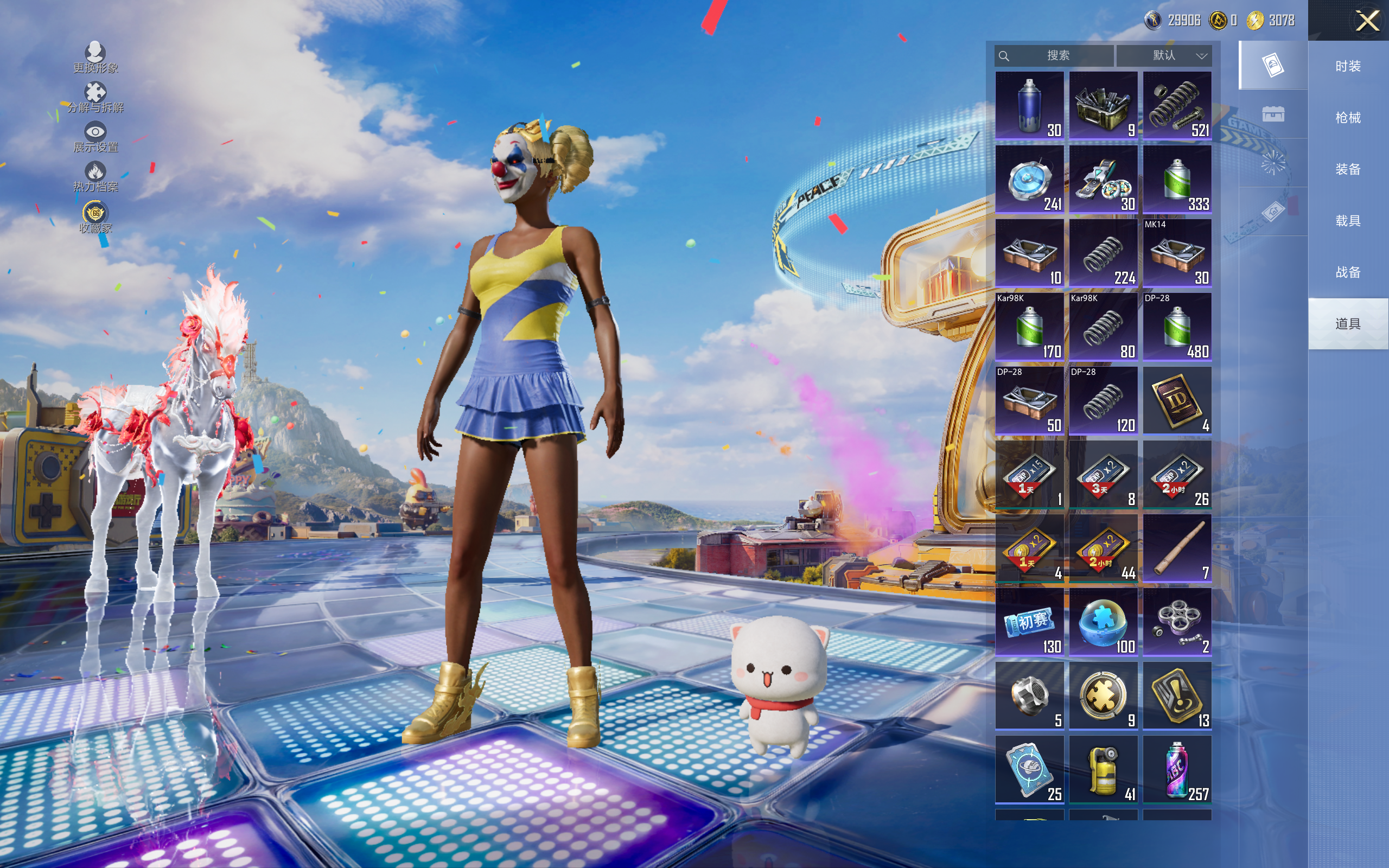This screenshot has width=1389, height=868.
Task: Switch to the 战备 tab
Action: click(x=1348, y=273)
